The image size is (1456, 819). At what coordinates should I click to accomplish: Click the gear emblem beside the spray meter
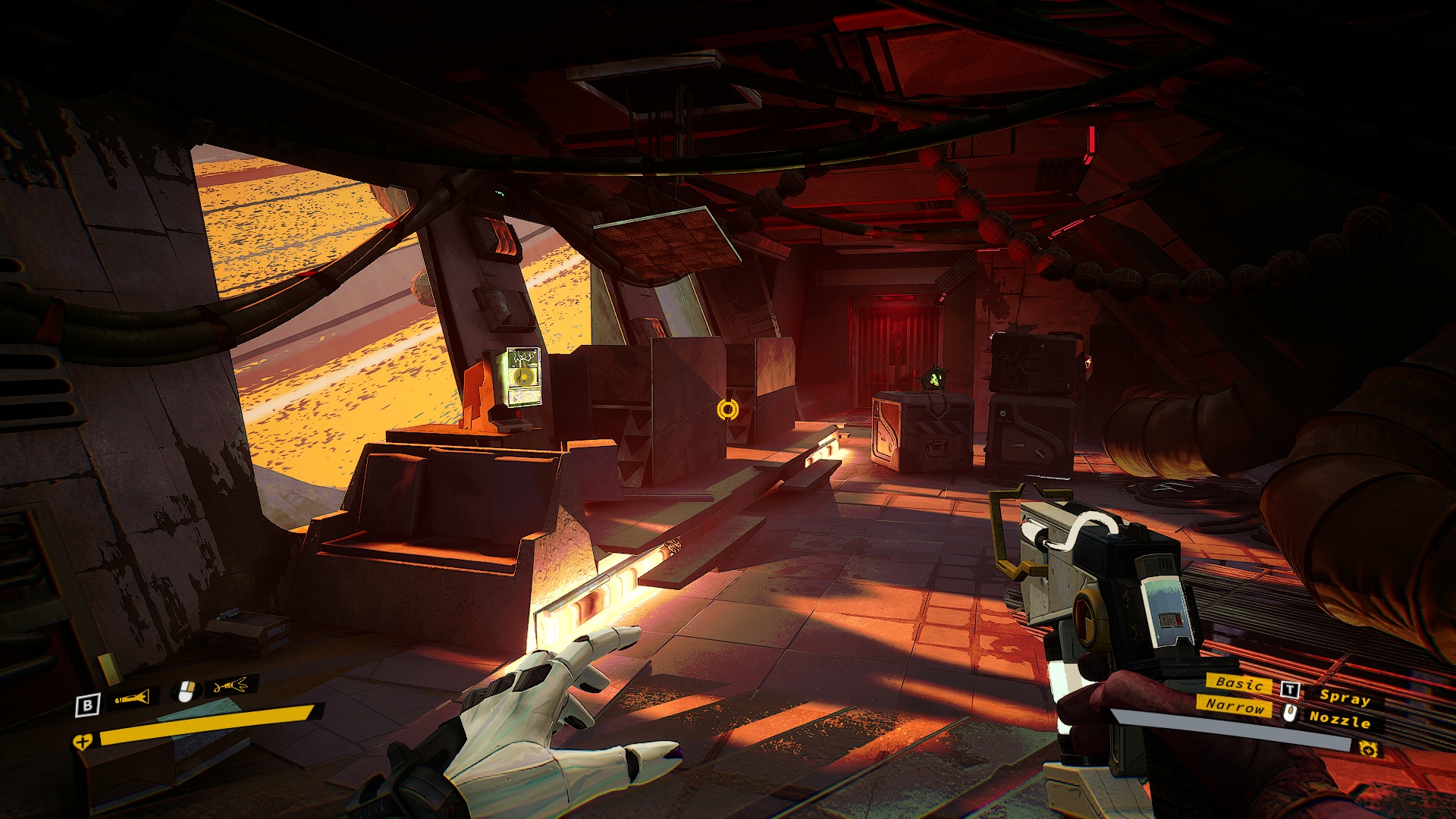(1368, 749)
